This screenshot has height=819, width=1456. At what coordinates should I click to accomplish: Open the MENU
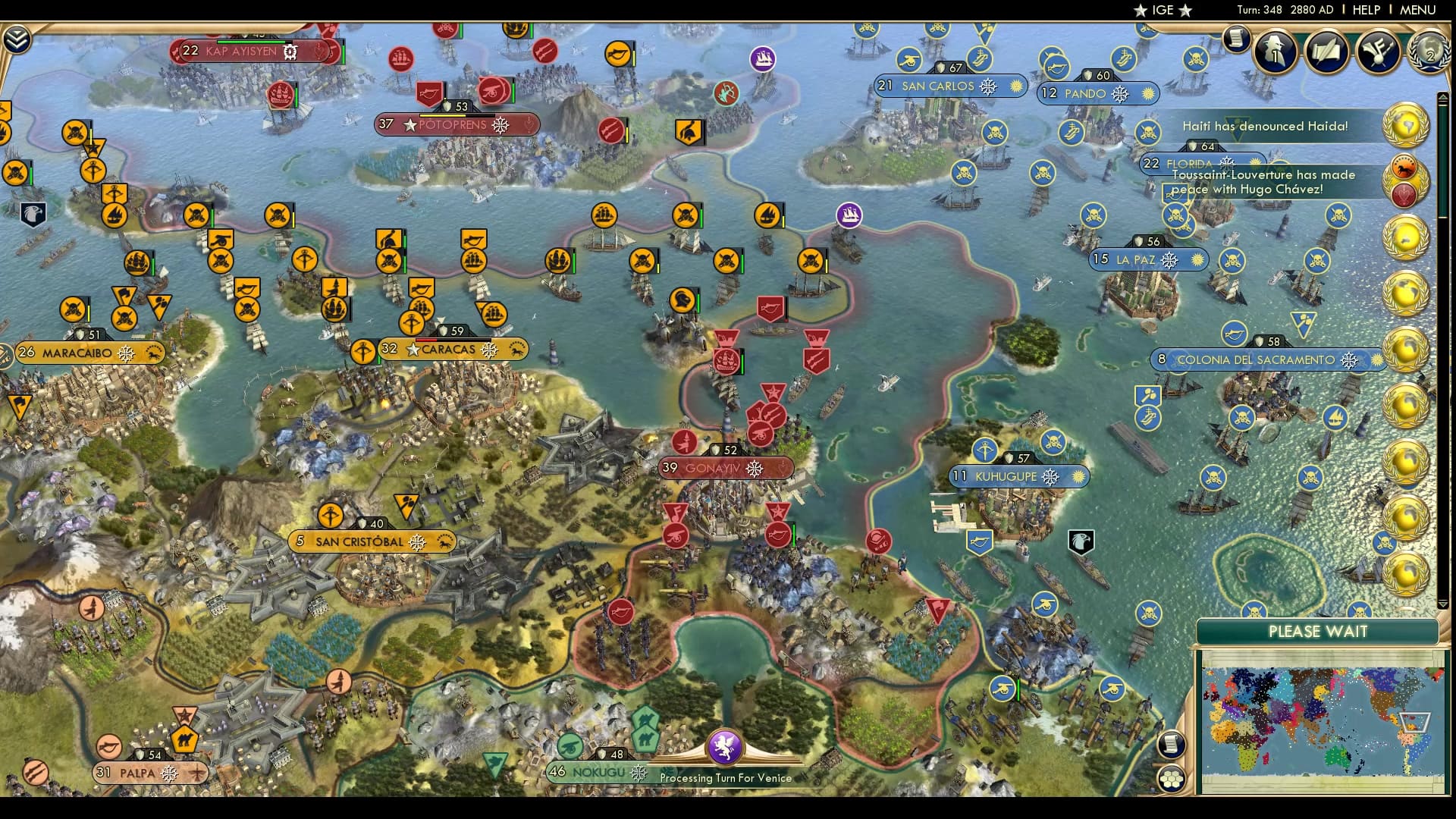click(1420, 10)
